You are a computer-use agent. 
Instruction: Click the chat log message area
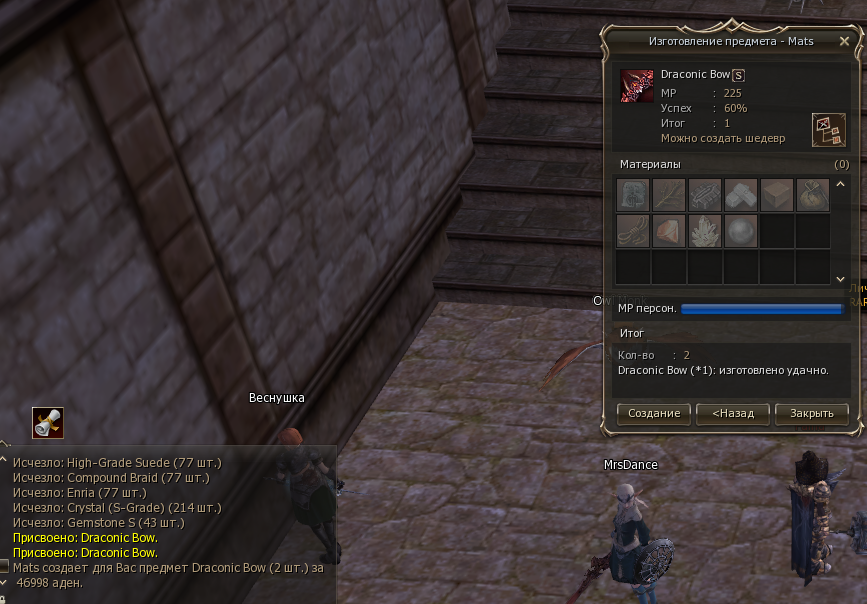pyautogui.click(x=170, y=520)
